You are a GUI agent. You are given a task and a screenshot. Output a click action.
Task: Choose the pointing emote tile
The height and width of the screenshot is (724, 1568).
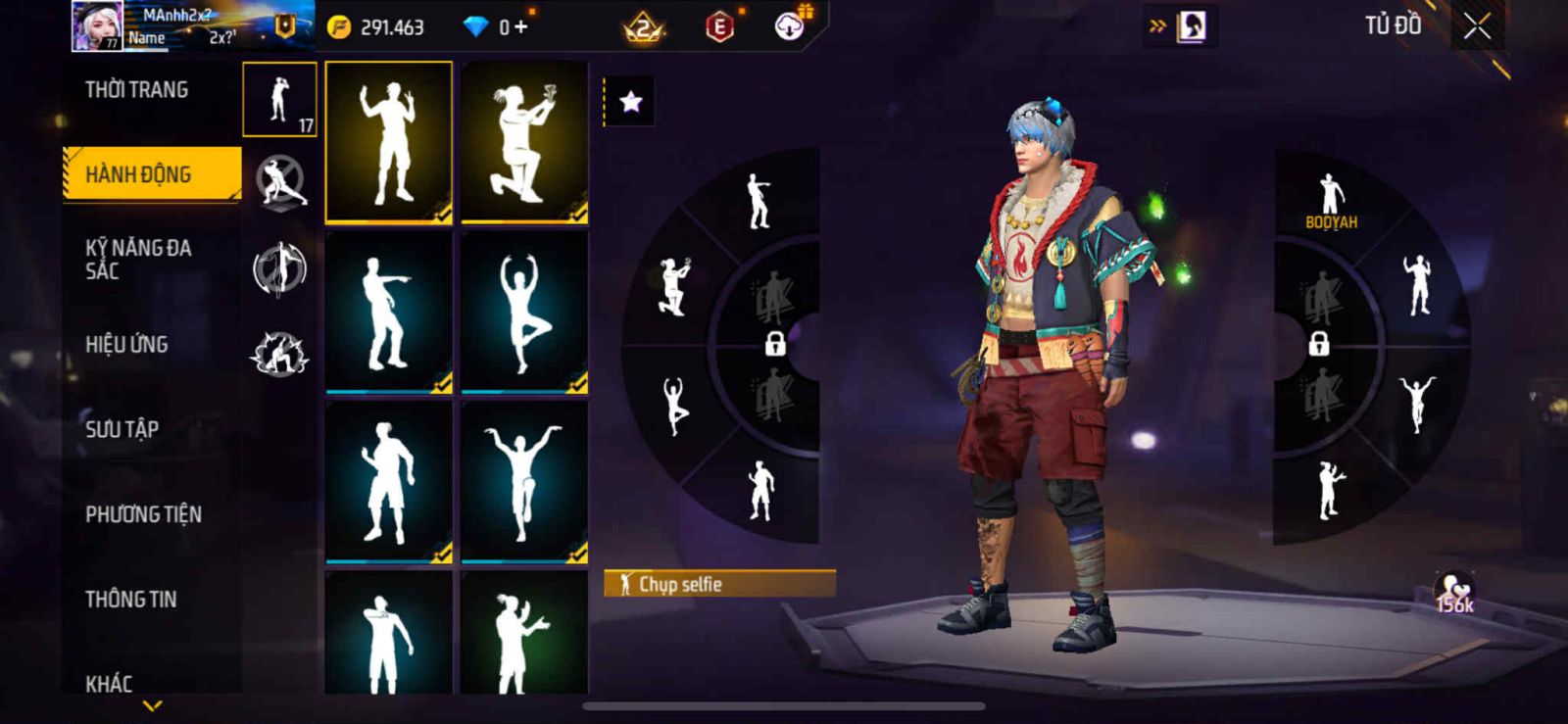(x=388, y=312)
